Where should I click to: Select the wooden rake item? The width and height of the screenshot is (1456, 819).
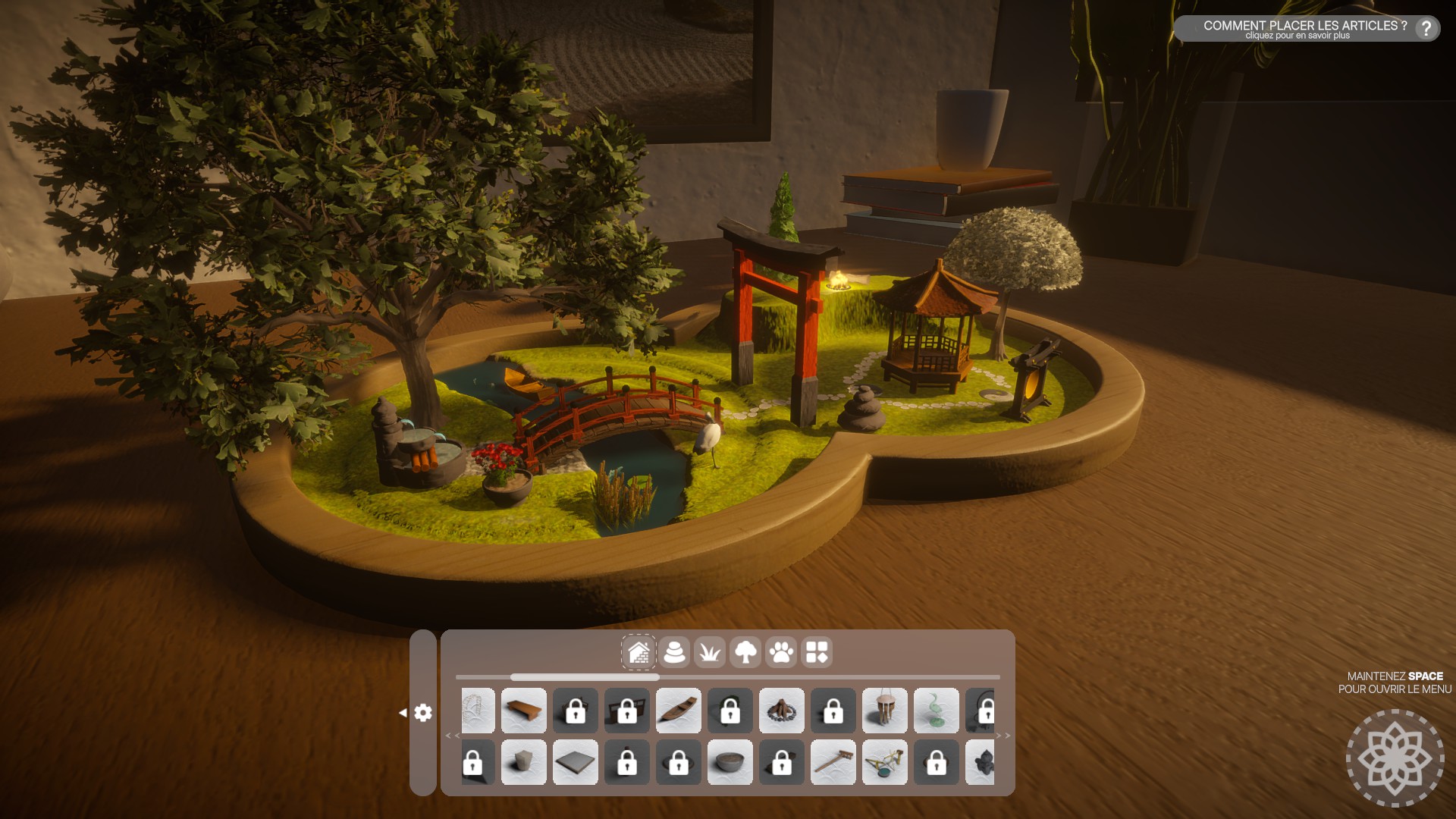tap(833, 762)
